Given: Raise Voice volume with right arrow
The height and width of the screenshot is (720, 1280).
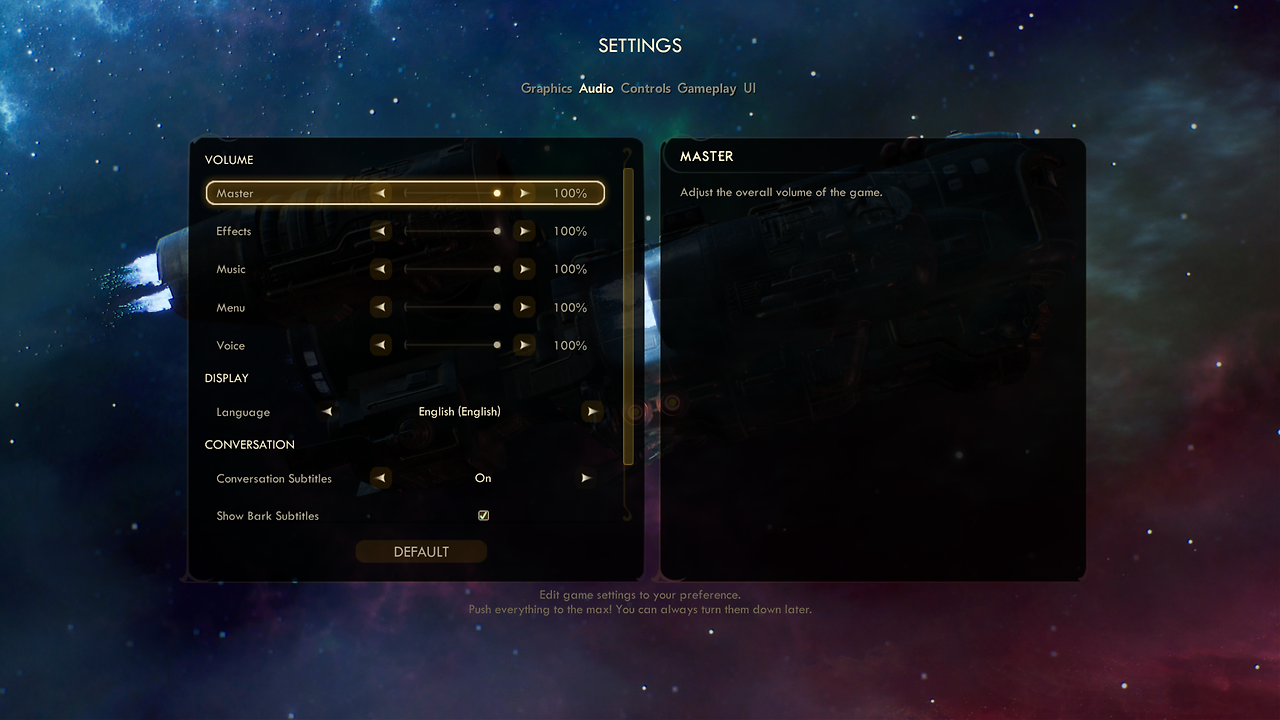Looking at the screenshot, I should click(523, 345).
